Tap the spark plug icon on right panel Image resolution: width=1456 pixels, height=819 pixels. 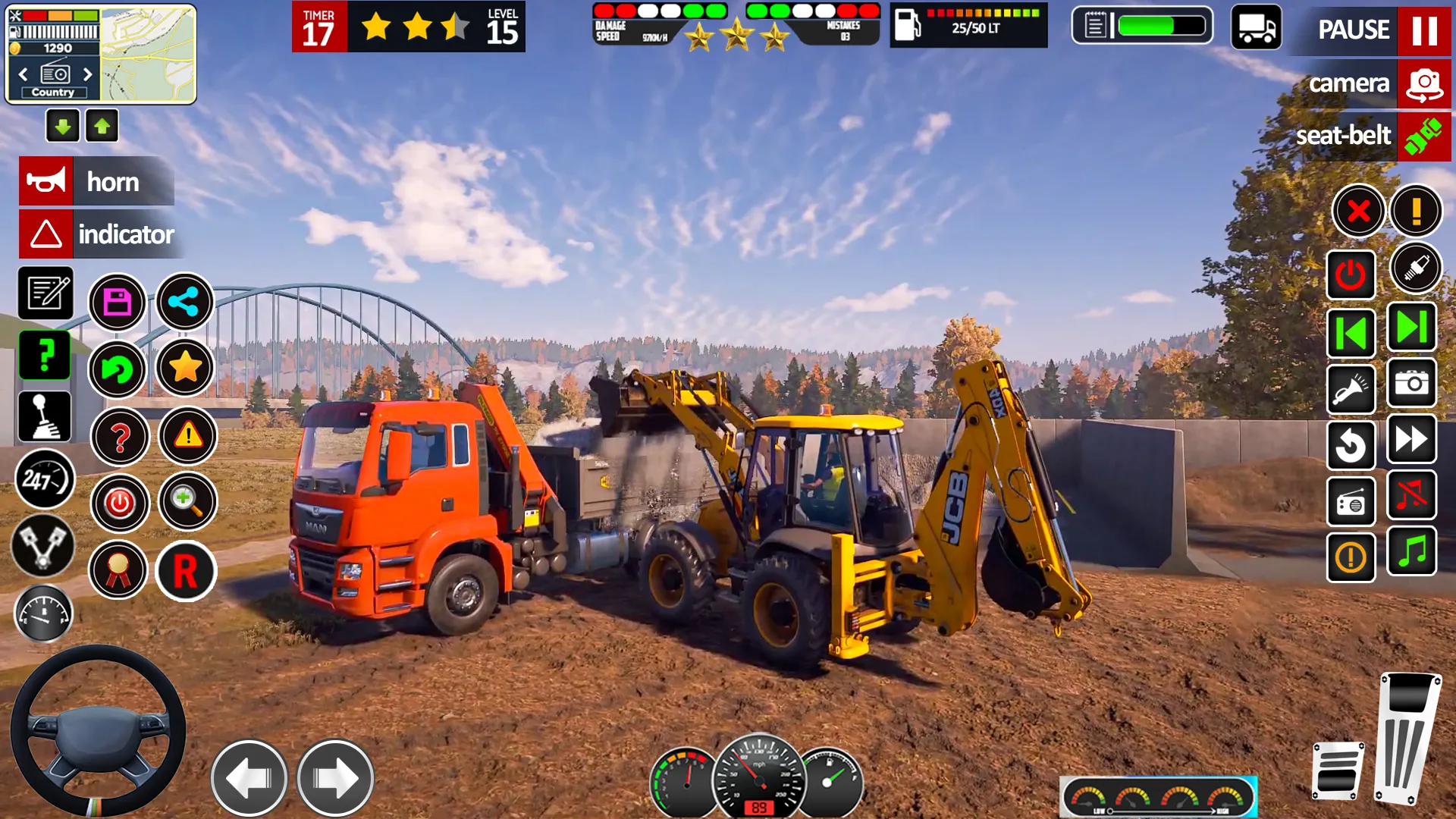[1415, 267]
